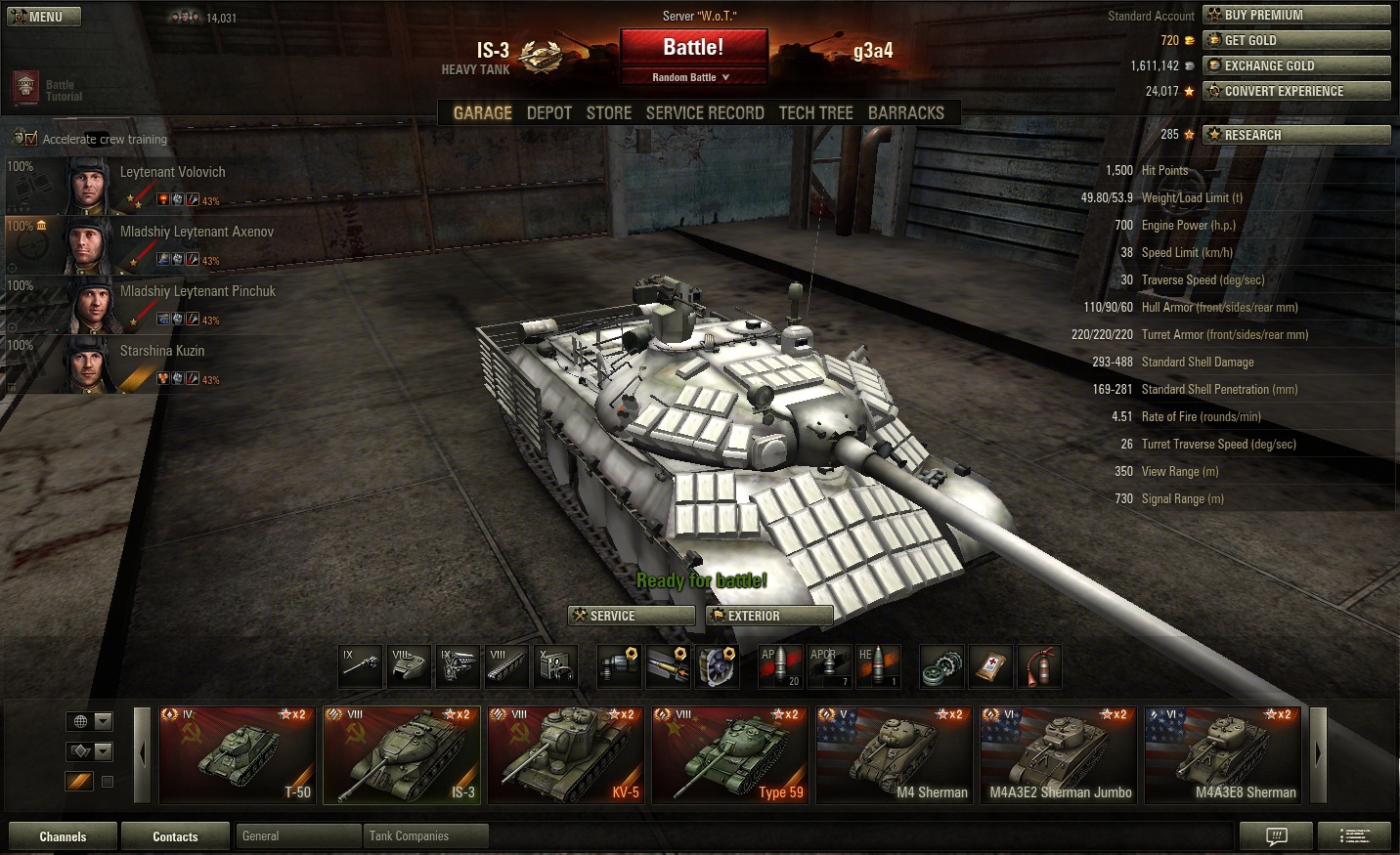The height and width of the screenshot is (855, 1400).
Task: Switch to the Tank Companies chat channel
Action: click(x=424, y=836)
